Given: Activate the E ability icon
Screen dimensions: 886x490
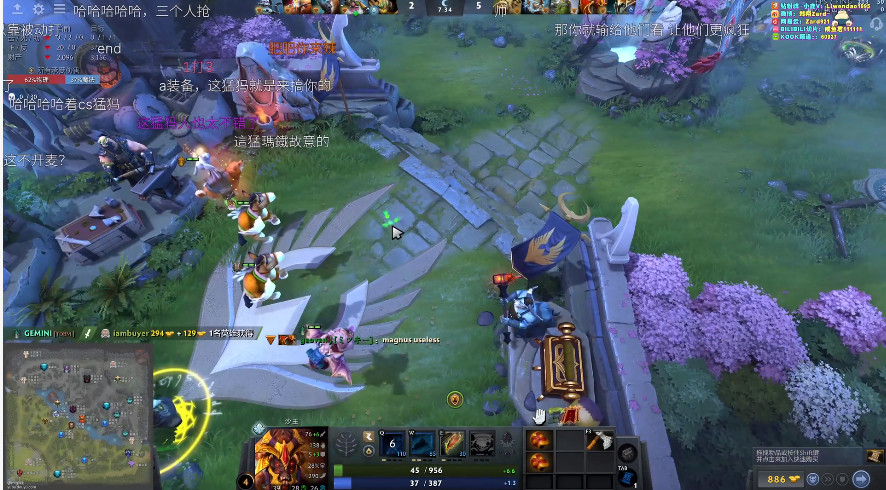Looking at the screenshot, I should [x=454, y=443].
